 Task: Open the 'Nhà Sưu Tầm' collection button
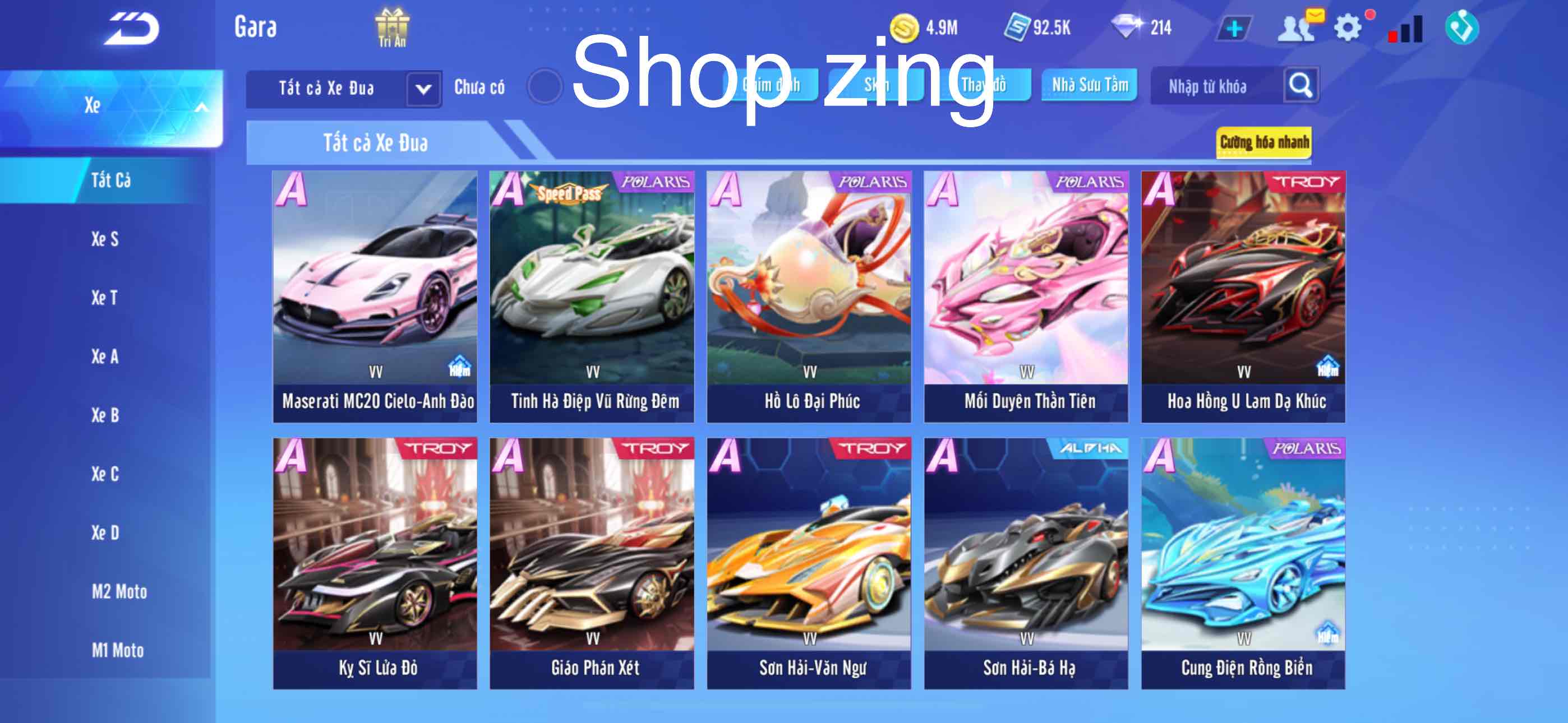[1089, 85]
